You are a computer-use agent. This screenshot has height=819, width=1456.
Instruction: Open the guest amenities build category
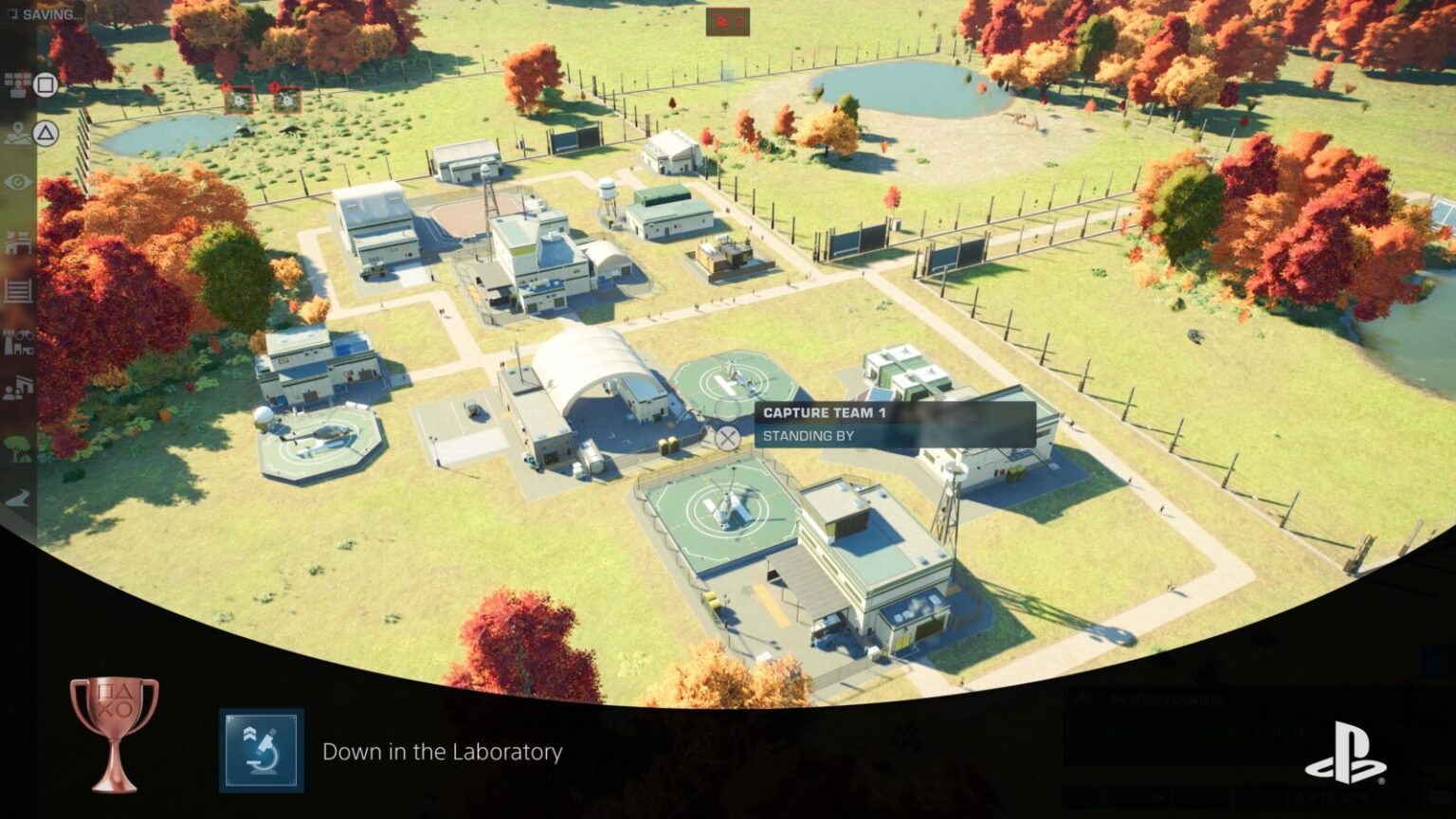coord(18,389)
